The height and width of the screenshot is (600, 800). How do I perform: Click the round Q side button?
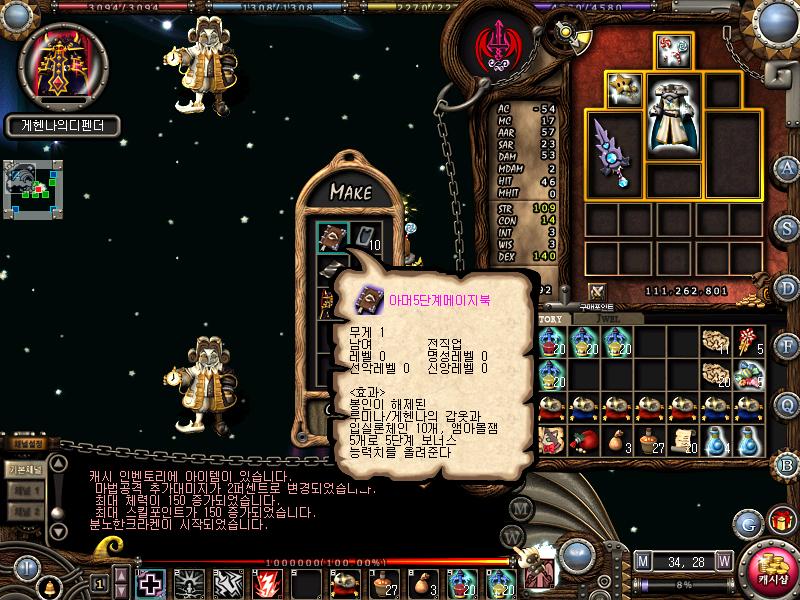click(x=788, y=404)
